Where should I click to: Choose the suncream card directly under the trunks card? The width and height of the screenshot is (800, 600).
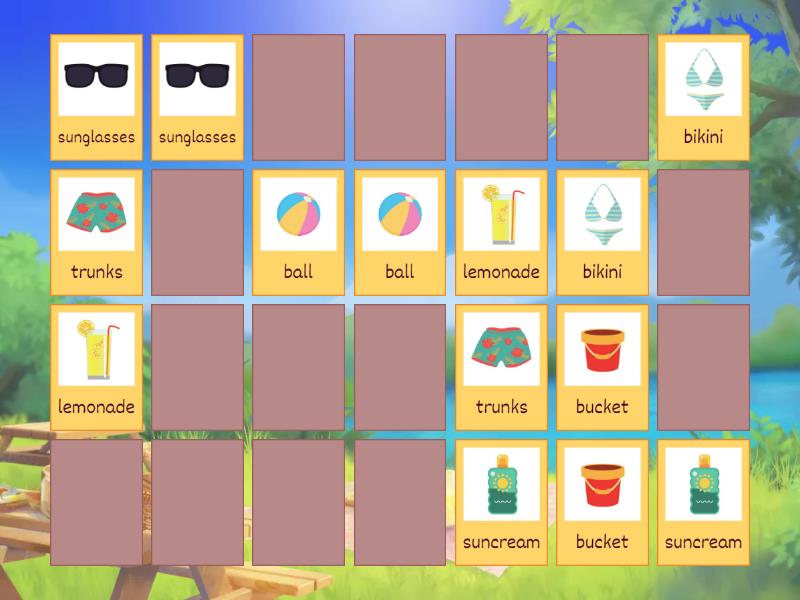pos(501,502)
